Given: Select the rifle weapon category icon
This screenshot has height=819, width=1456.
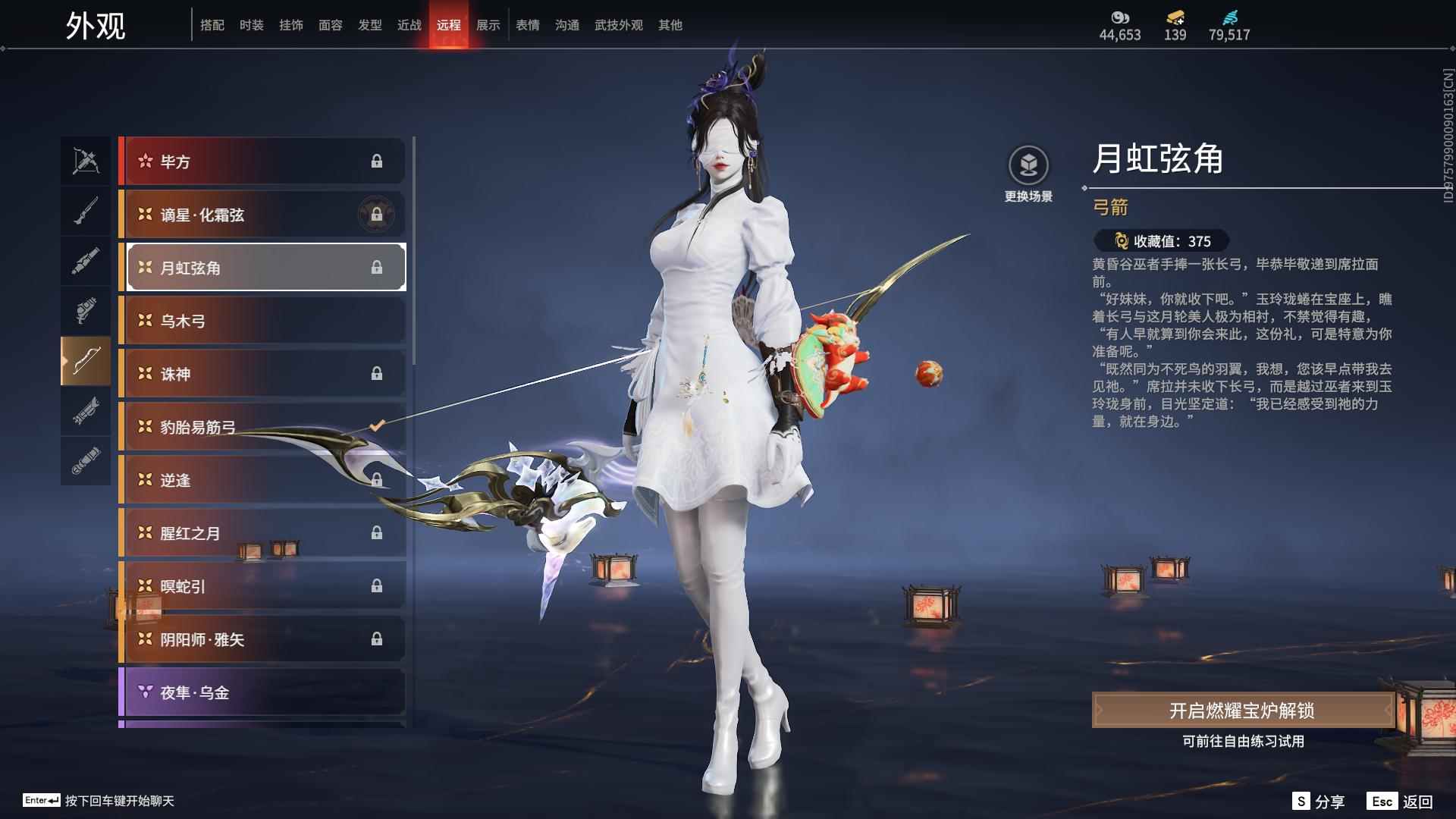Looking at the screenshot, I should point(86,211).
